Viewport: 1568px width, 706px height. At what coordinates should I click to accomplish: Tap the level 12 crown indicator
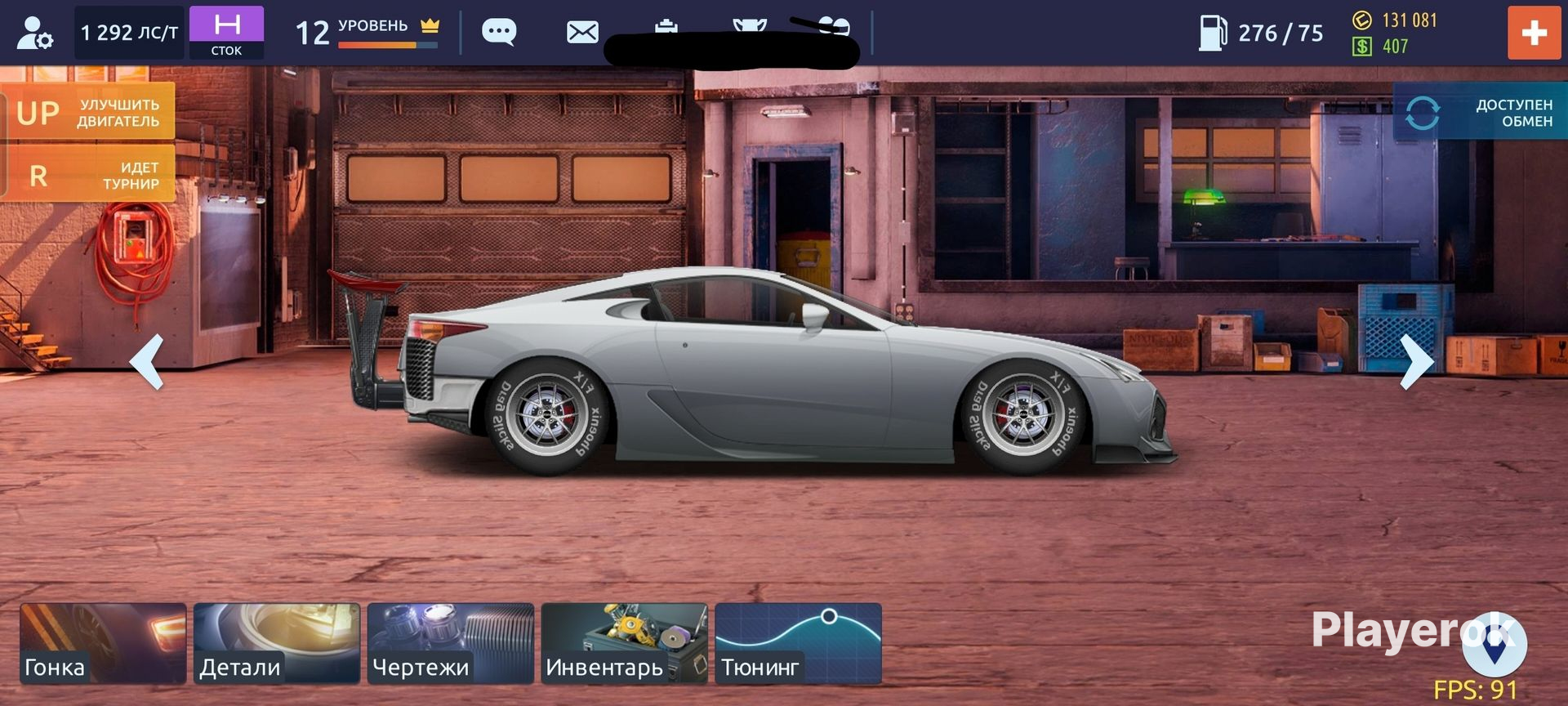pyautogui.click(x=367, y=33)
